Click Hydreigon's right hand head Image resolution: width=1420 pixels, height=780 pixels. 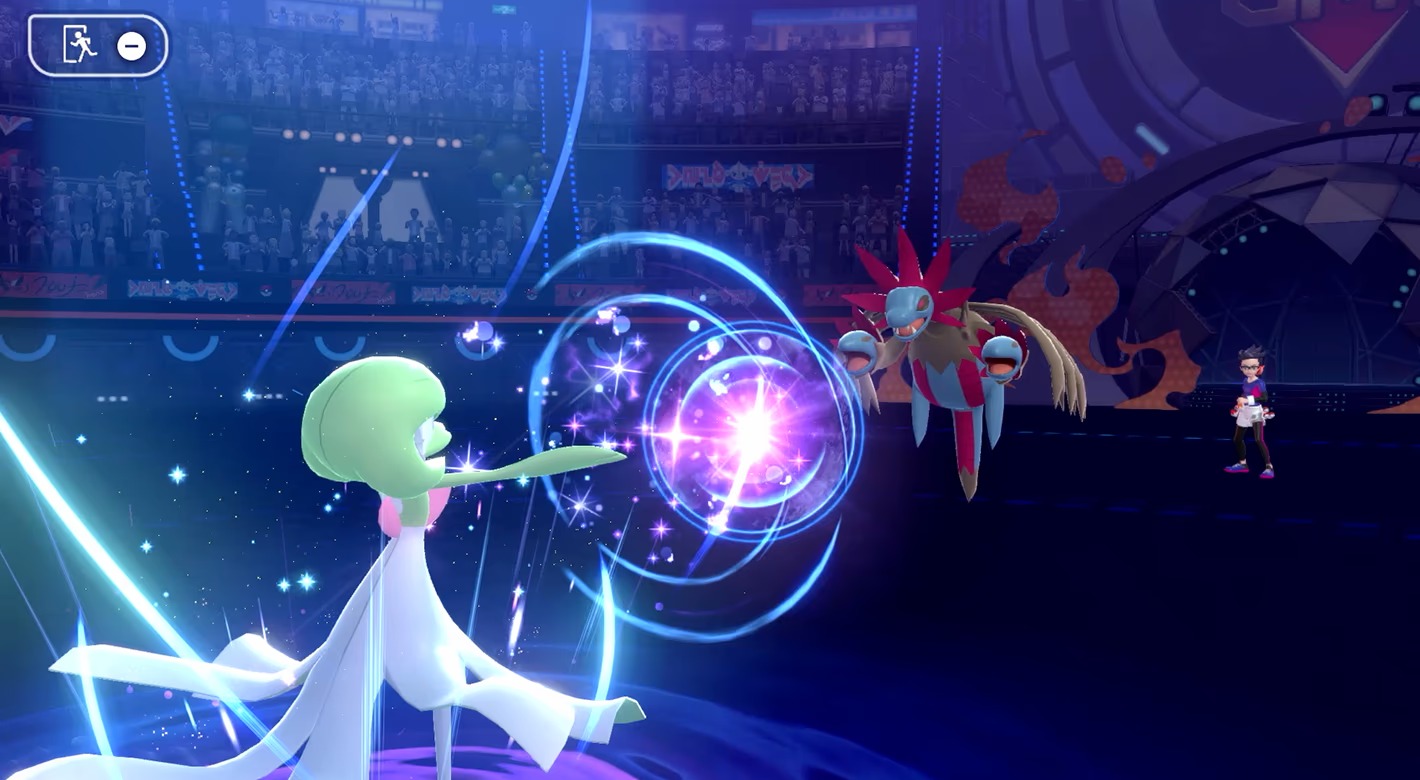click(x=1000, y=355)
